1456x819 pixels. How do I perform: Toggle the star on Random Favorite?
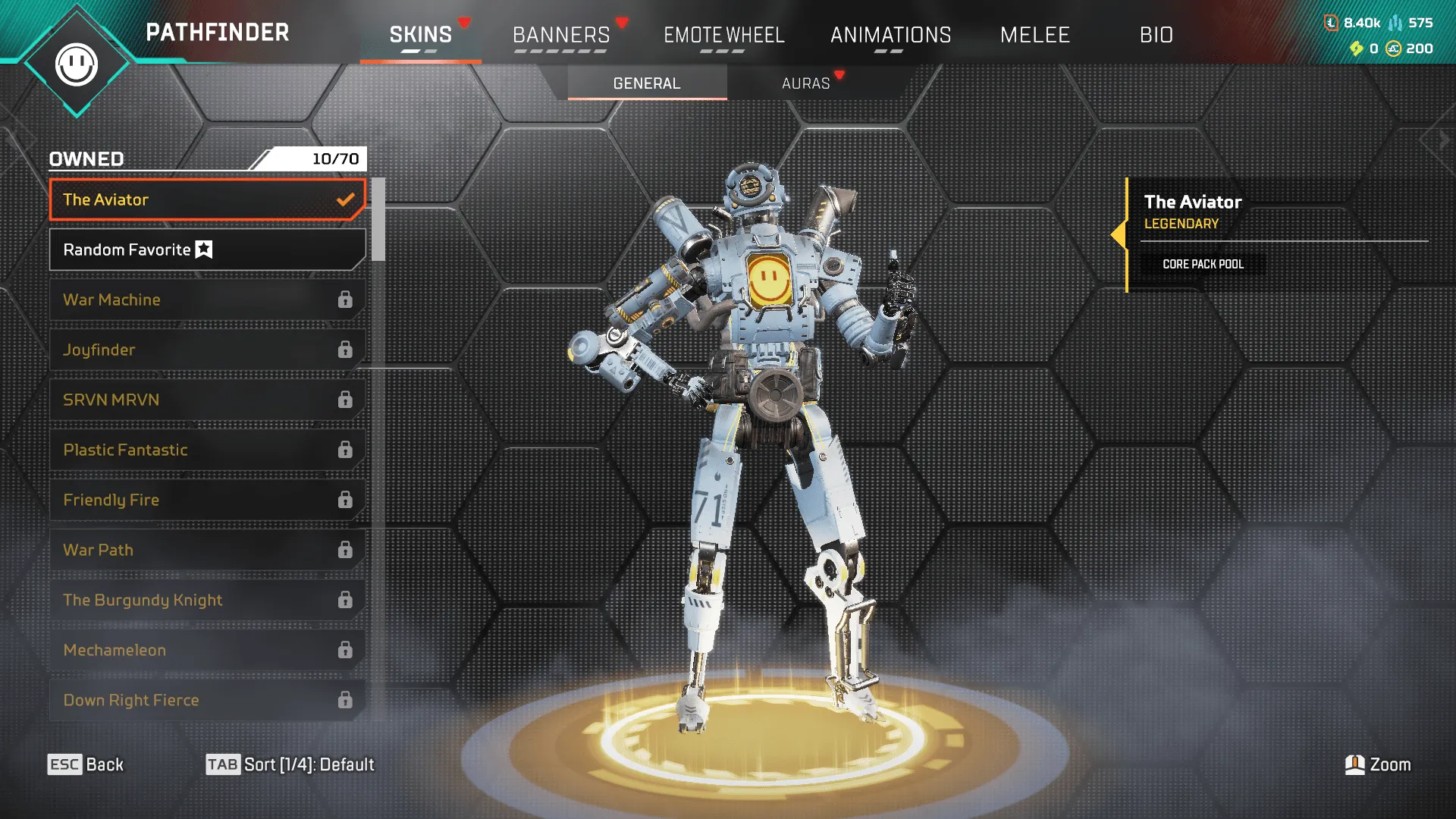tap(203, 249)
